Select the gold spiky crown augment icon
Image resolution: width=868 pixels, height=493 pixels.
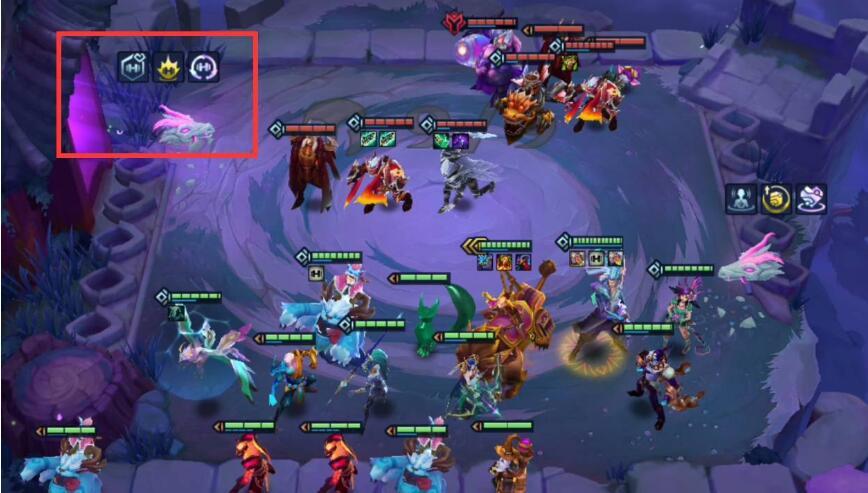(x=168, y=67)
